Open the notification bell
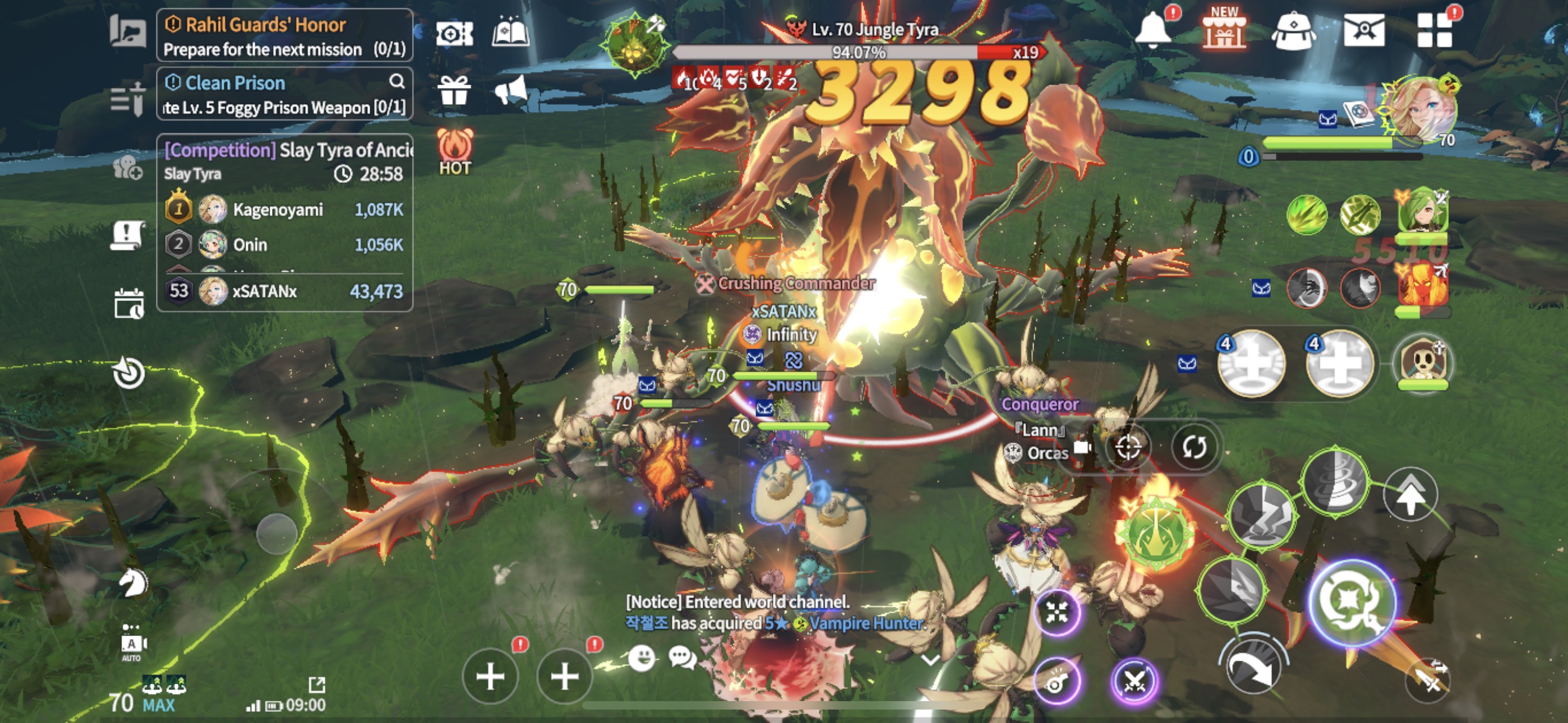The width and height of the screenshot is (1568, 723). click(x=1152, y=30)
